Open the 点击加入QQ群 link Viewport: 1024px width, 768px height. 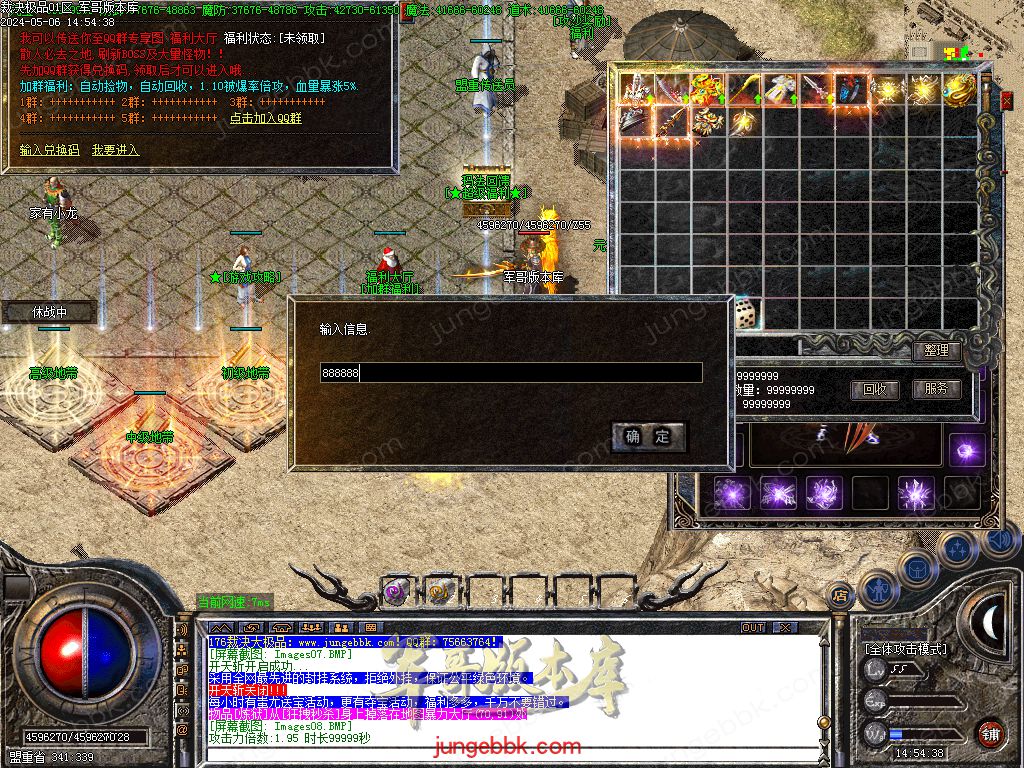(x=265, y=118)
